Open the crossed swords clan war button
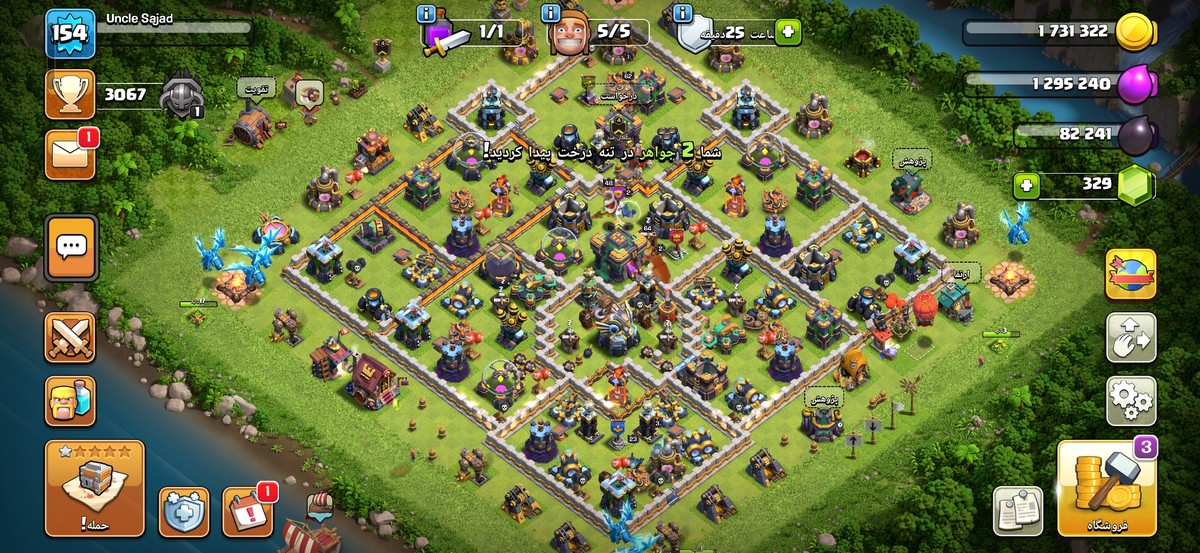The height and width of the screenshot is (553, 1200). point(70,337)
